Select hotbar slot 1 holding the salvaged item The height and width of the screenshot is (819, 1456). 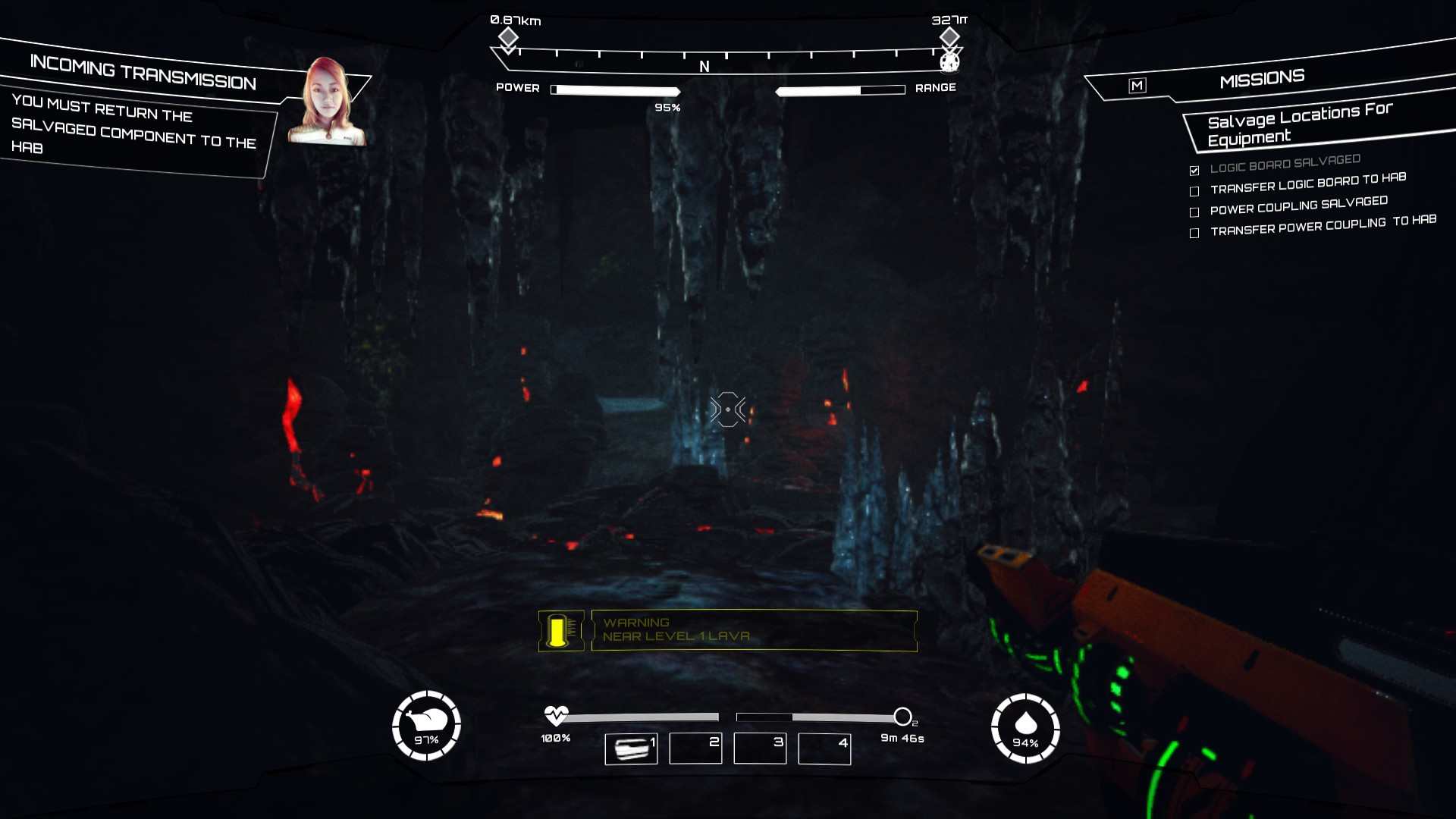(631, 748)
